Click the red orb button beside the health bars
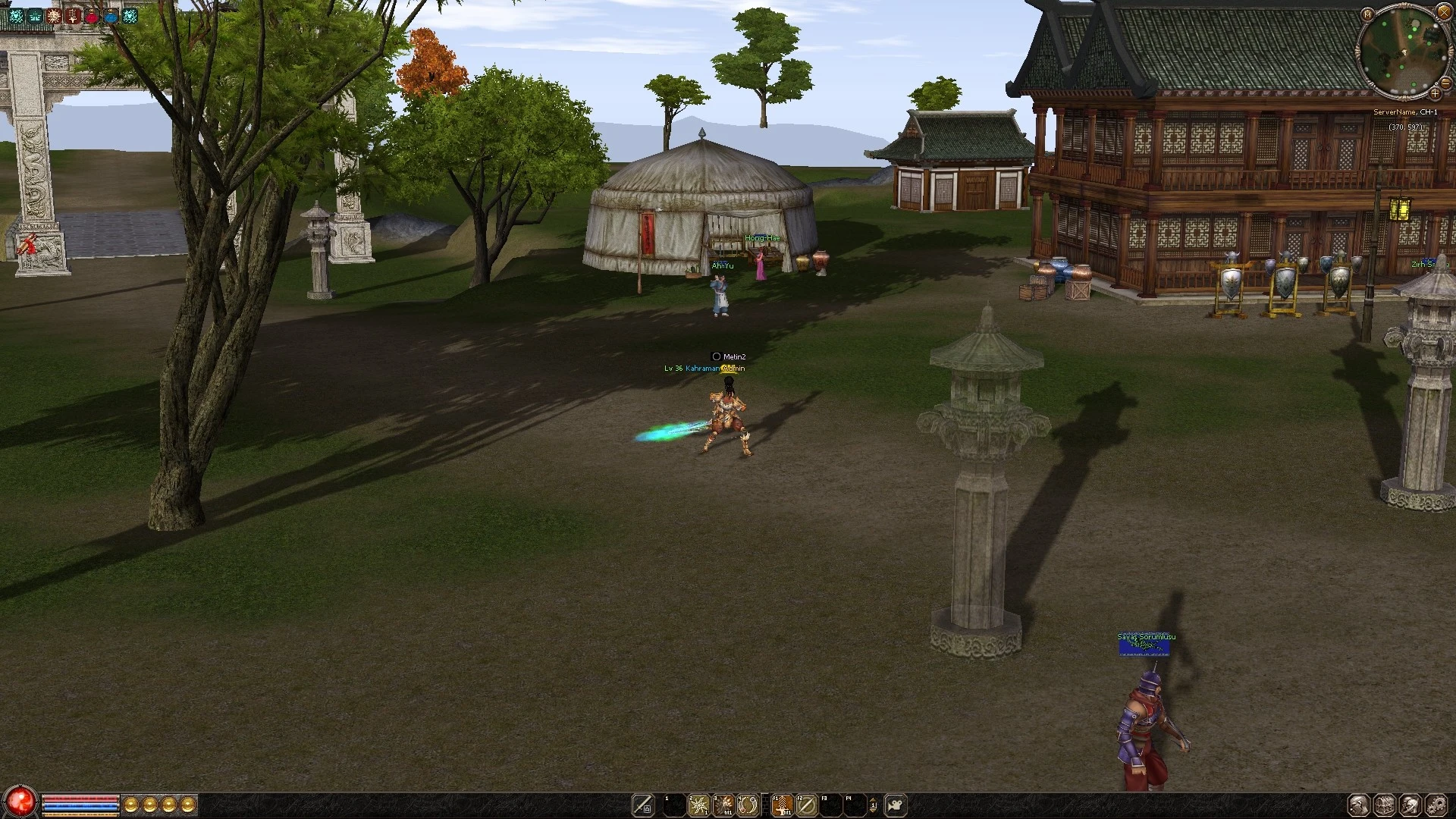The image size is (1456, 819). 20,803
